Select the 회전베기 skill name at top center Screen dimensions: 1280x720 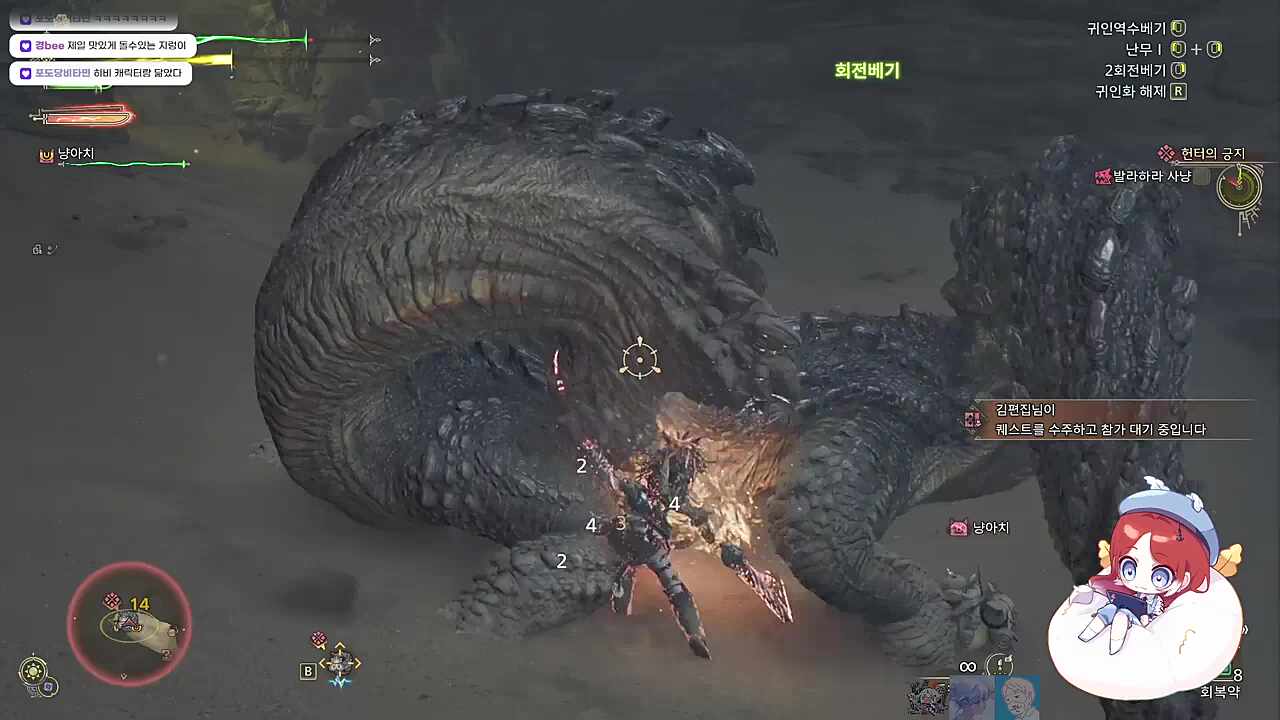click(x=866, y=71)
